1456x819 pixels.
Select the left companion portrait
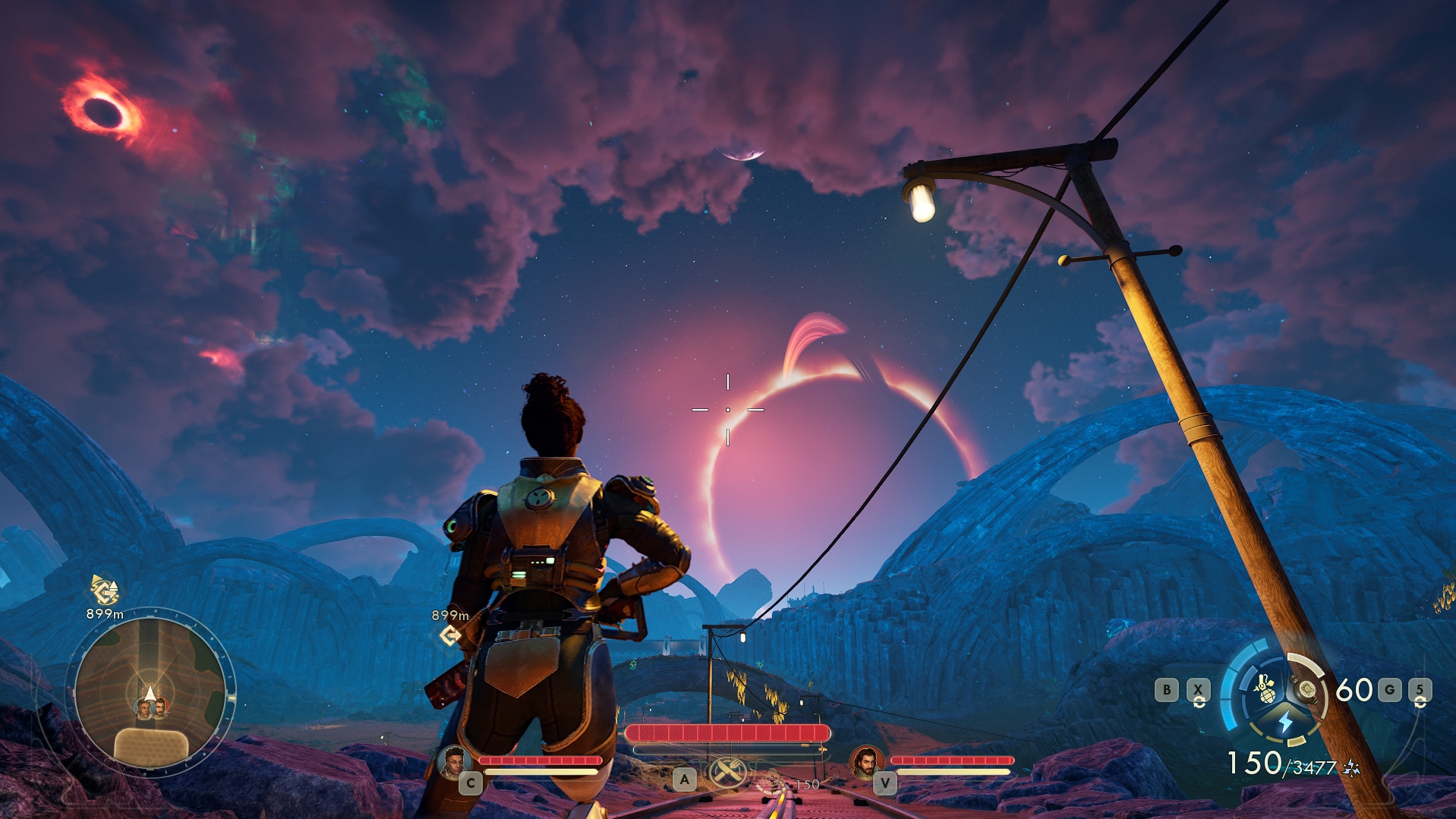(x=453, y=761)
